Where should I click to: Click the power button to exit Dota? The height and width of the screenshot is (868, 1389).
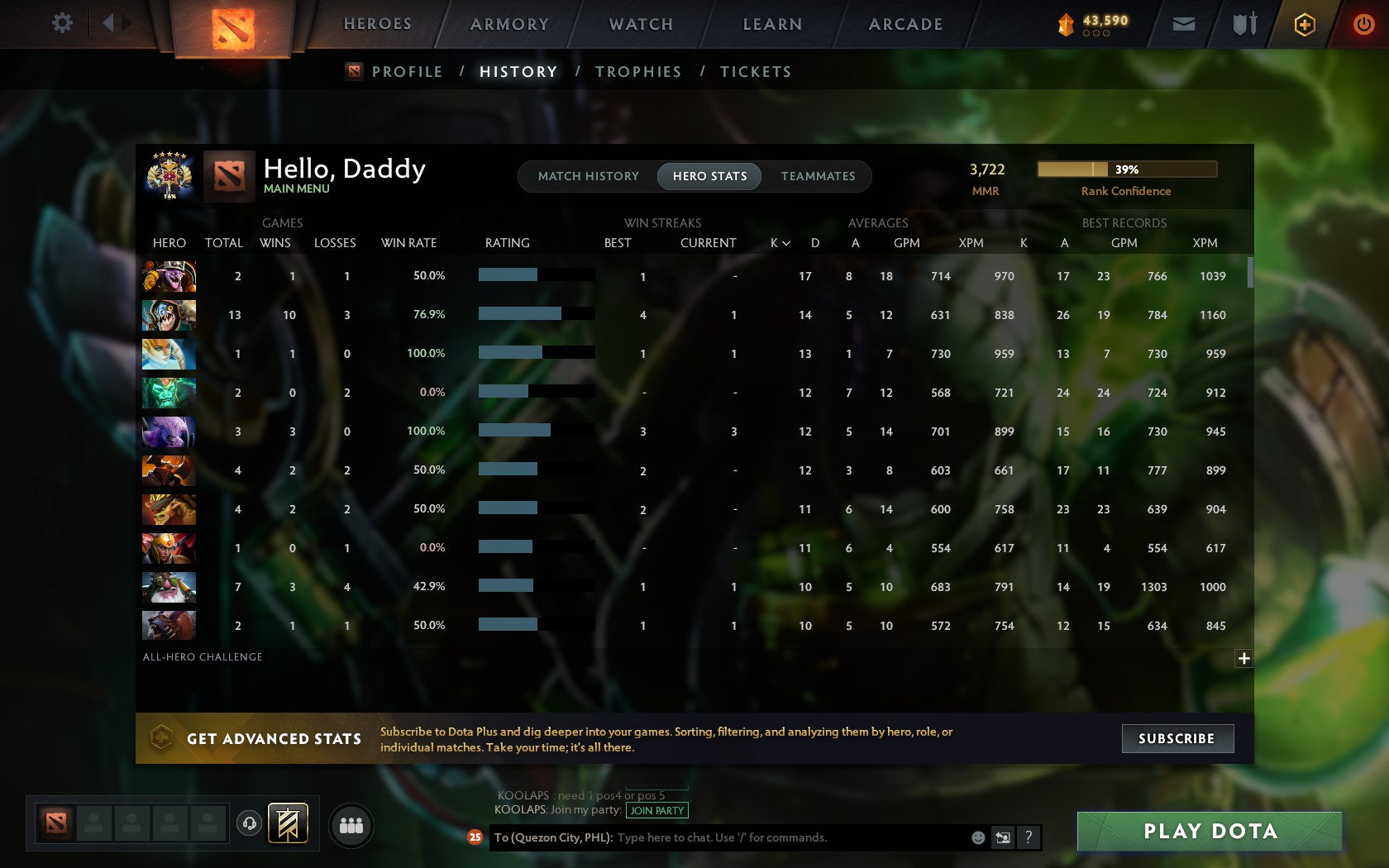click(1364, 23)
